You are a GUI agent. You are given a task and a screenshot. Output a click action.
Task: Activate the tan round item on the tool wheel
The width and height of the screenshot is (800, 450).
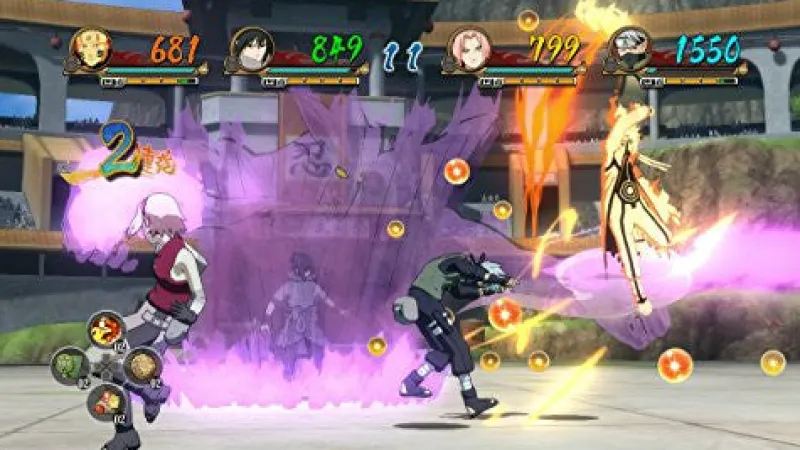pyautogui.click(x=142, y=366)
